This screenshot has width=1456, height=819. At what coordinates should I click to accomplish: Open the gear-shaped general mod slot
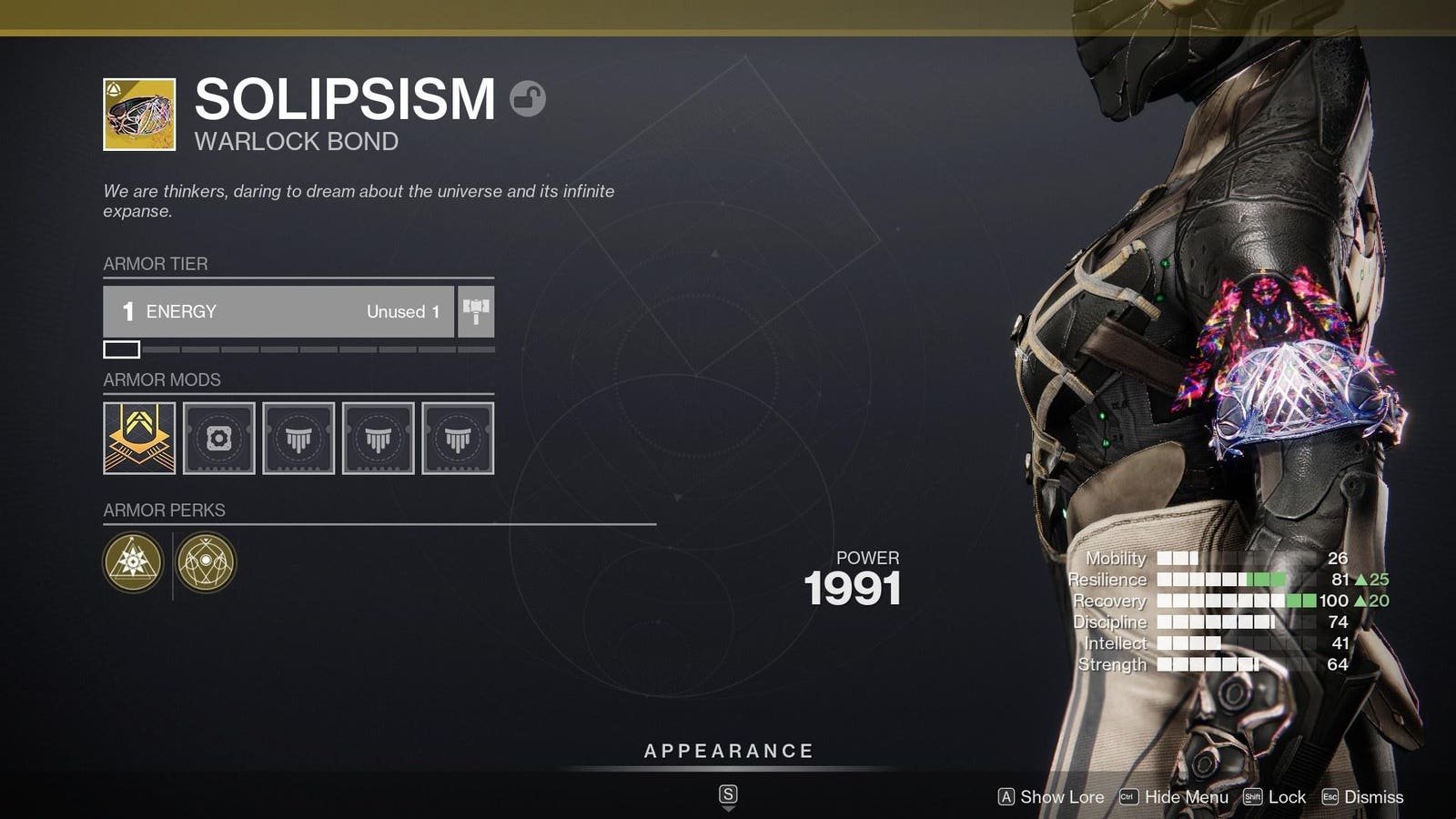(x=219, y=438)
